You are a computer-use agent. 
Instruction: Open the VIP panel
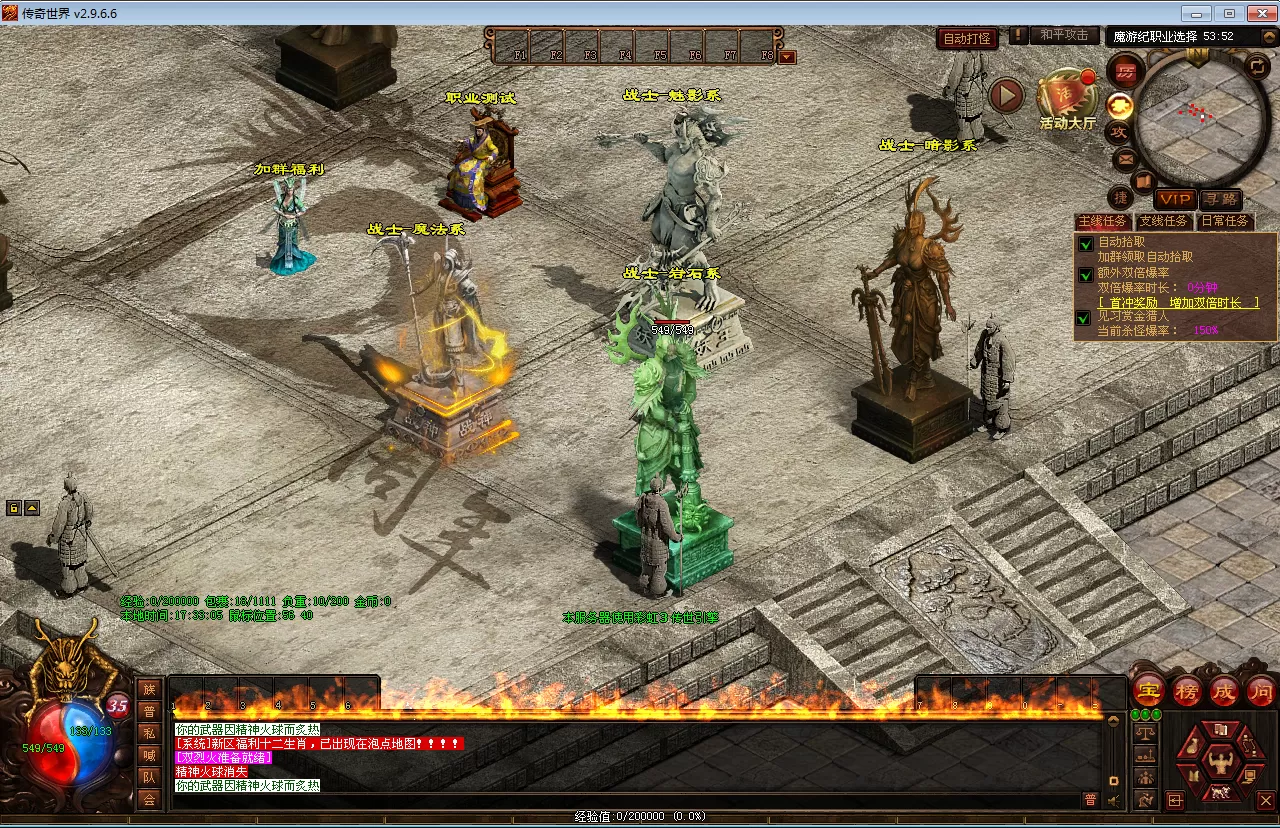(x=1174, y=200)
